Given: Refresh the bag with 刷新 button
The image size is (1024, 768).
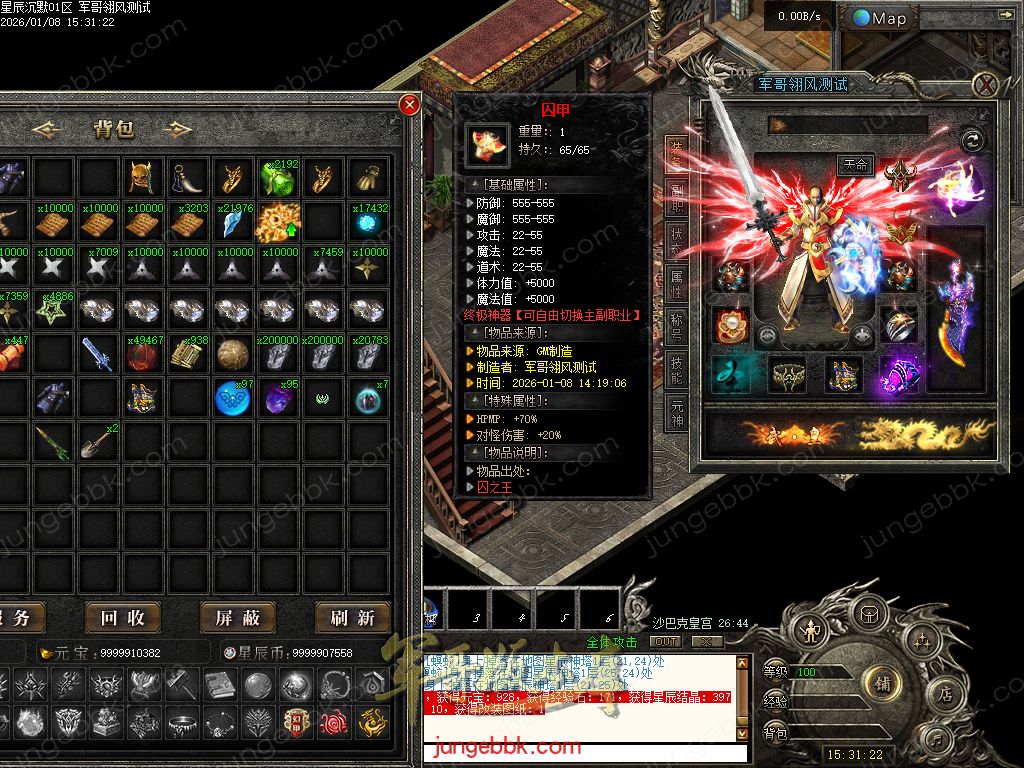Looking at the screenshot, I should (352, 618).
